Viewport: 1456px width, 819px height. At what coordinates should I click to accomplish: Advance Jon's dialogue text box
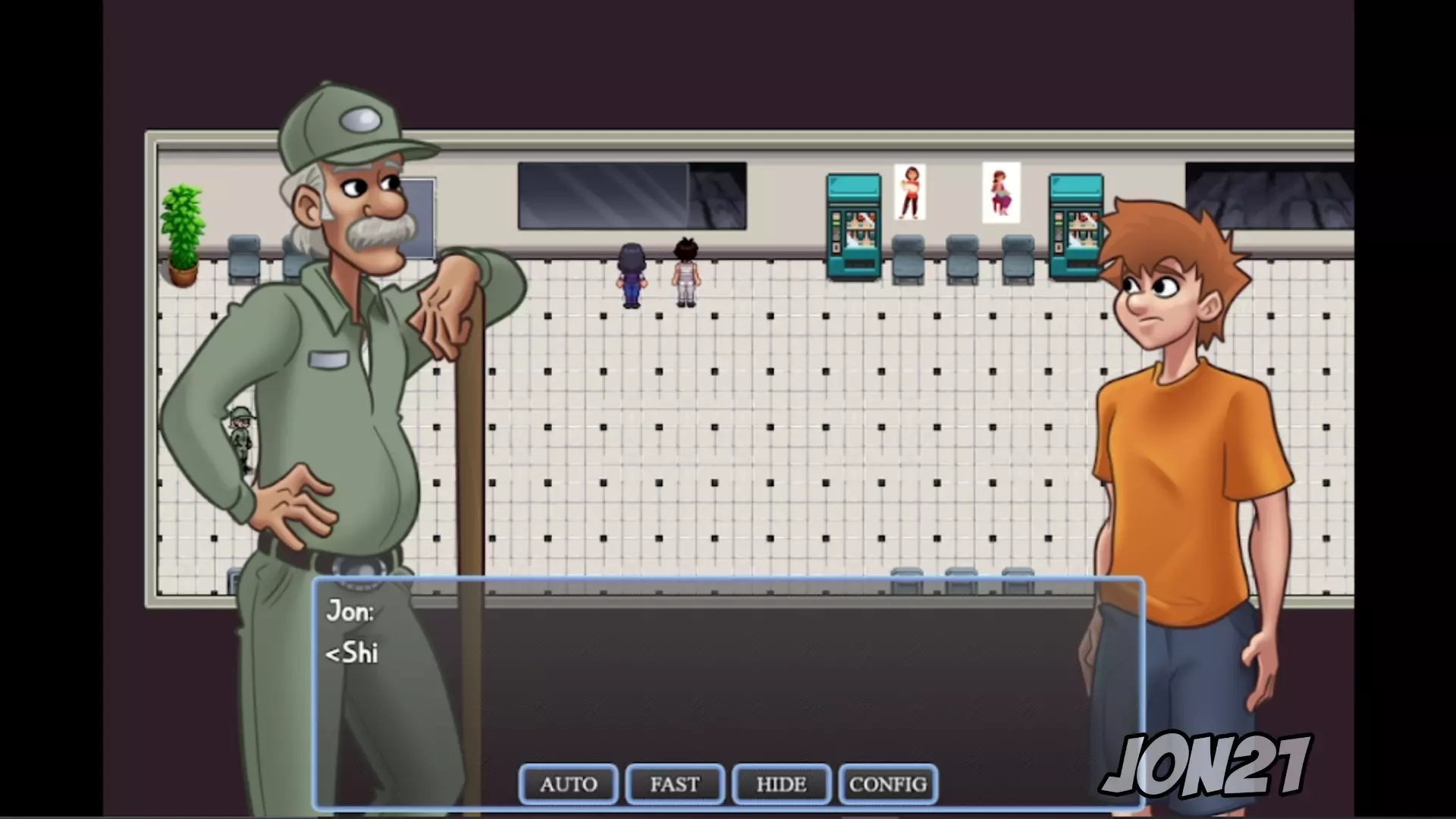click(x=728, y=675)
